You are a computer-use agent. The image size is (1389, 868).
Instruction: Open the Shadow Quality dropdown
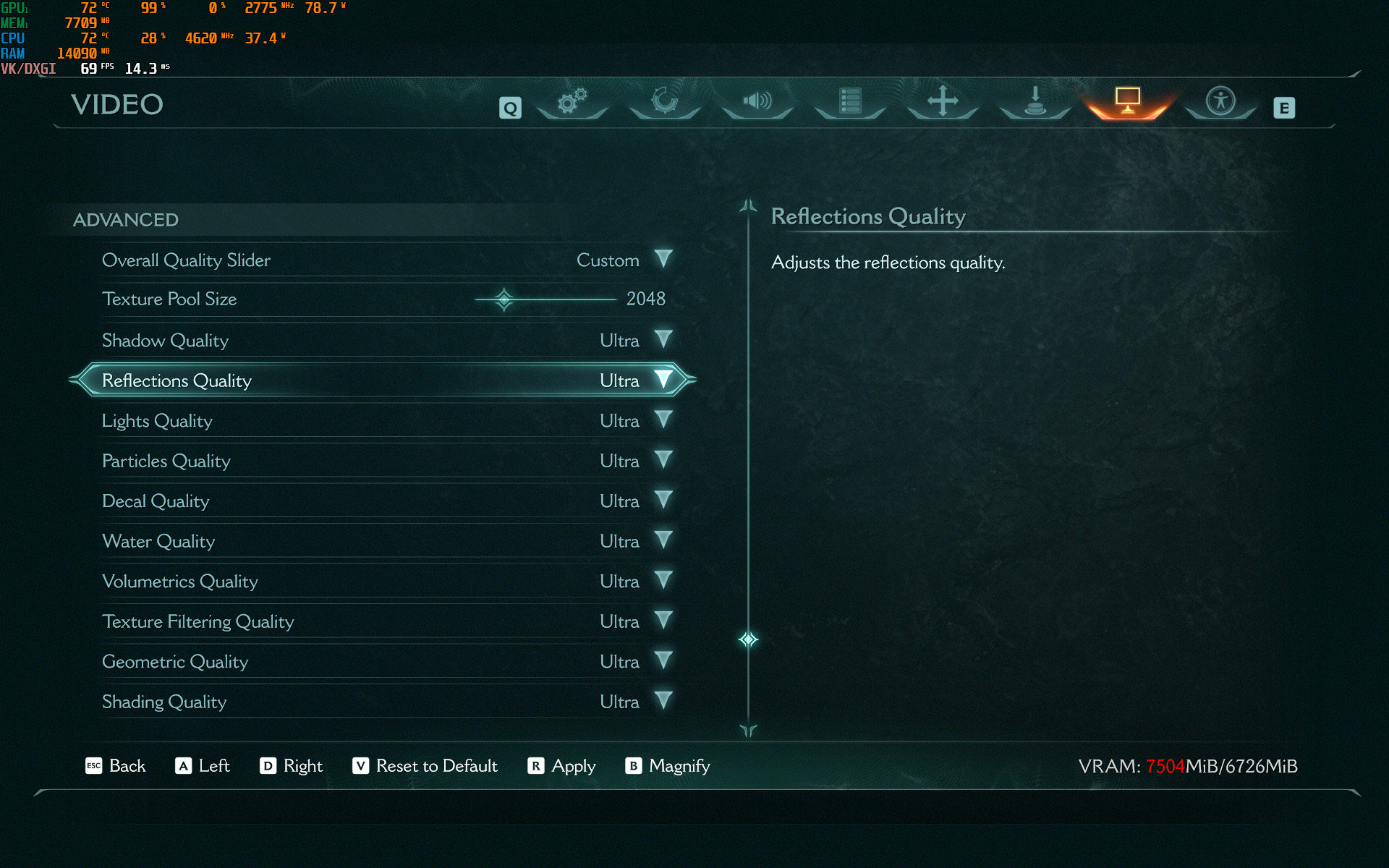coord(663,339)
